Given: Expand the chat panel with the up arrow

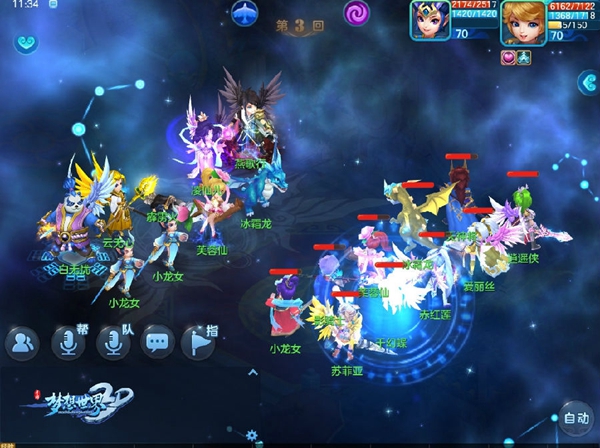Looking at the screenshot, I should coord(253,373).
